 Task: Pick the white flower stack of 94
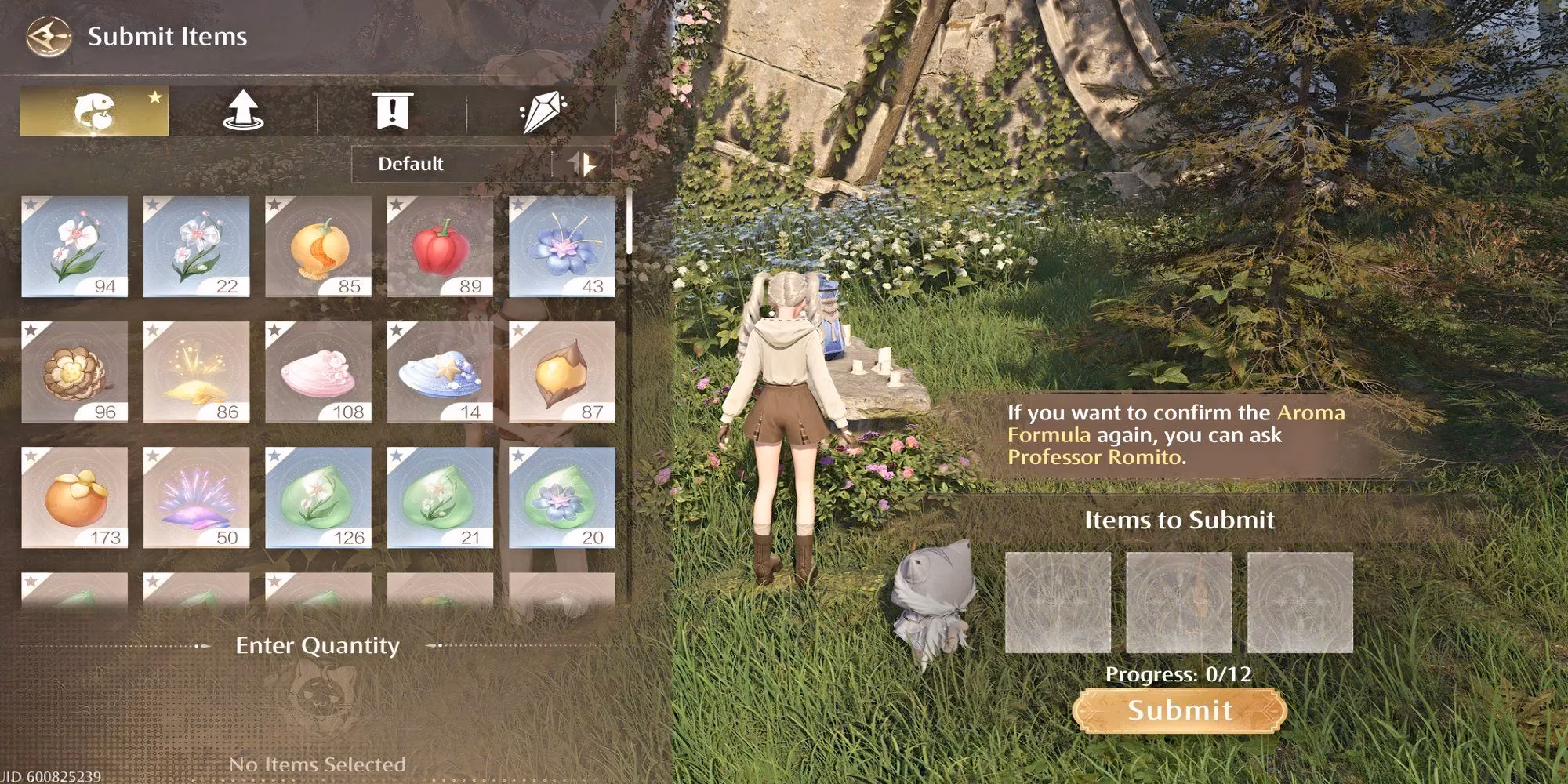(x=74, y=246)
